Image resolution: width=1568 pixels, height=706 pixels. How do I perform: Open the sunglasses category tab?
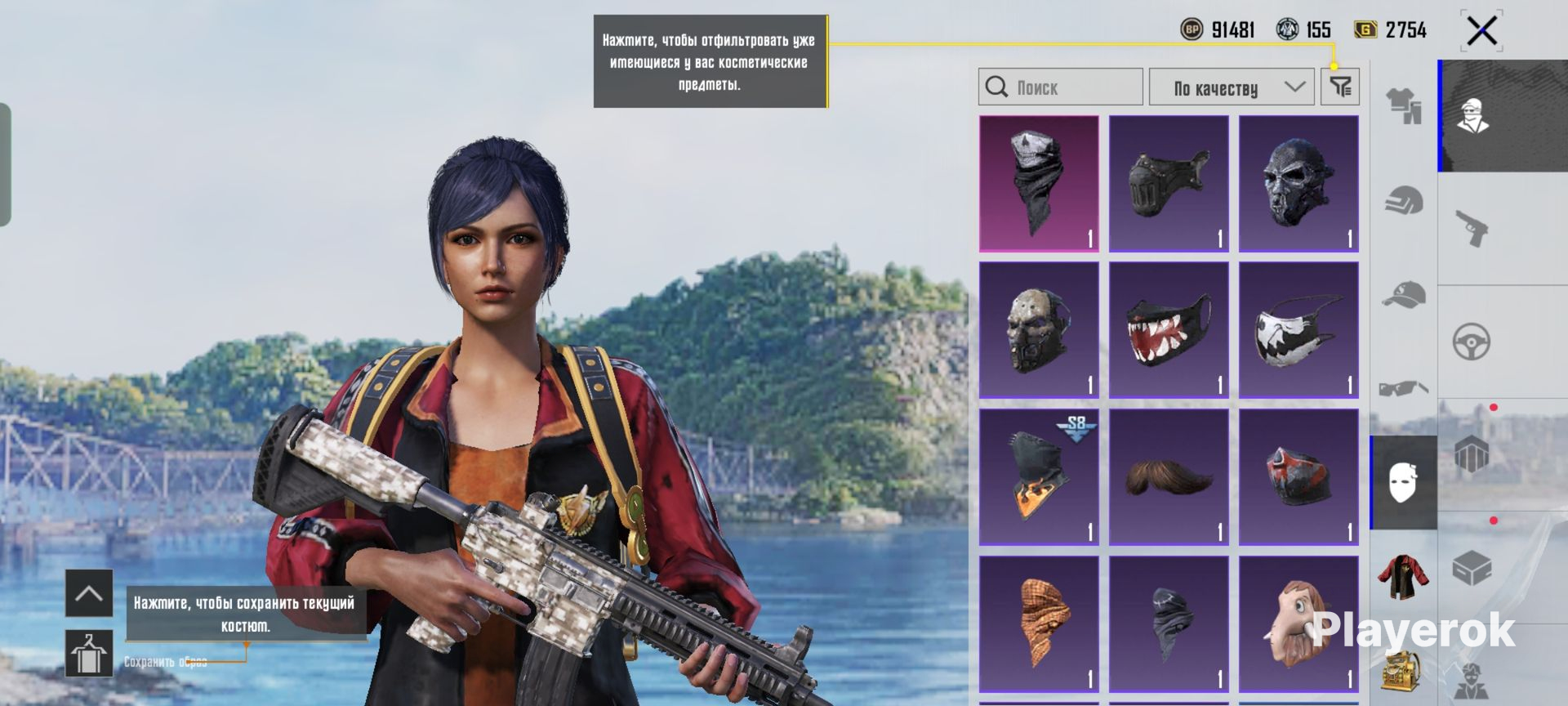tap(1404, 388)
